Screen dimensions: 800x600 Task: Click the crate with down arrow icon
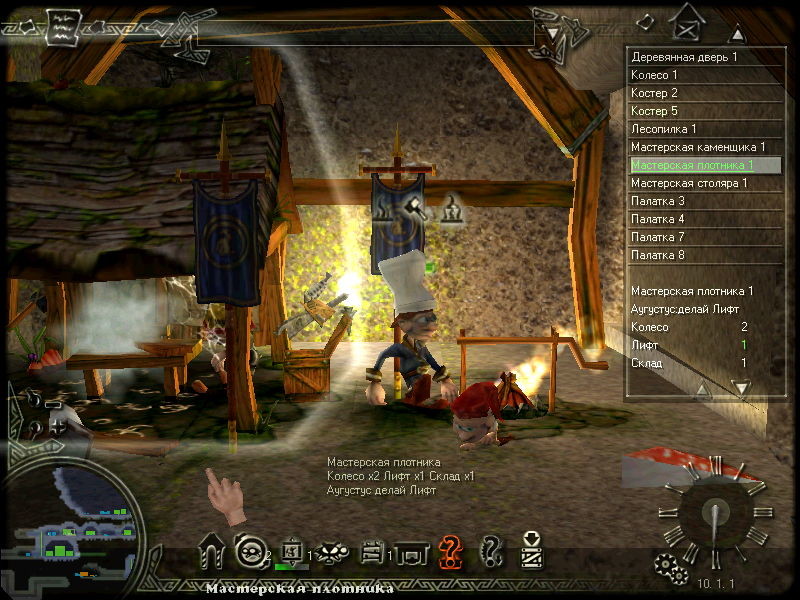coord(532,549)
